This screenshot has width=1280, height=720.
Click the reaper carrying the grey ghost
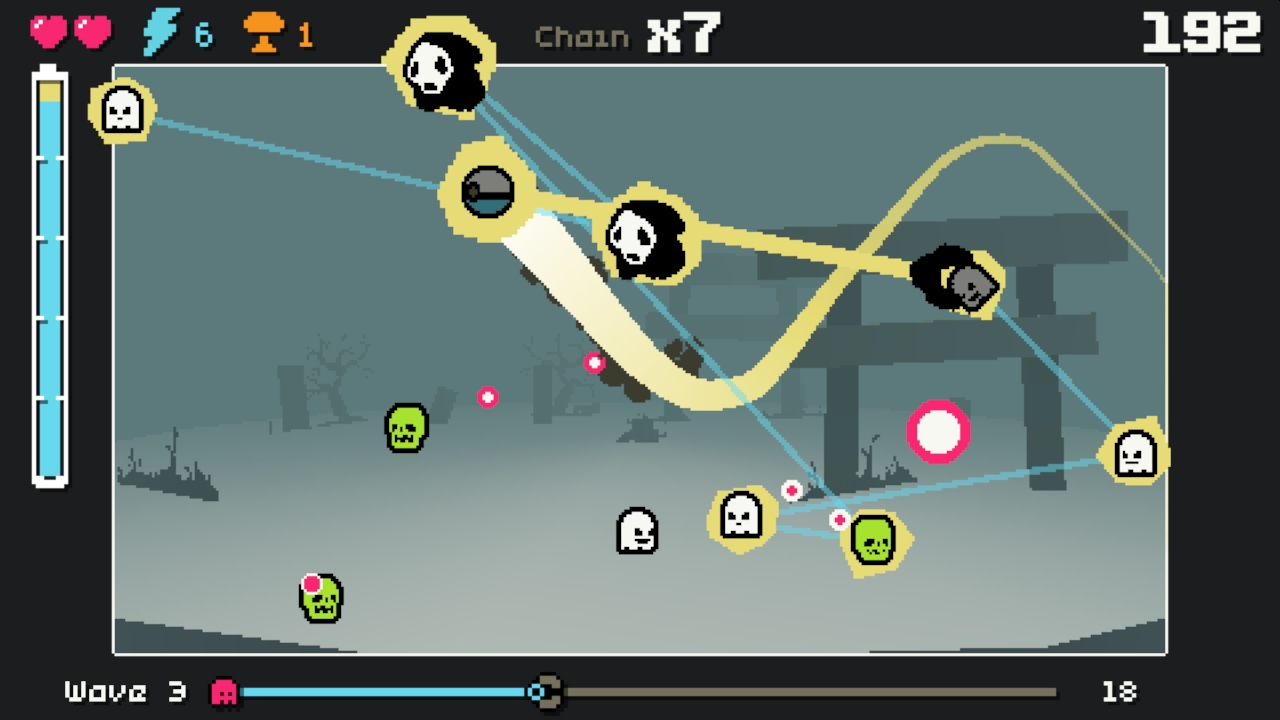pyautogui.click(x=957, y=280)
